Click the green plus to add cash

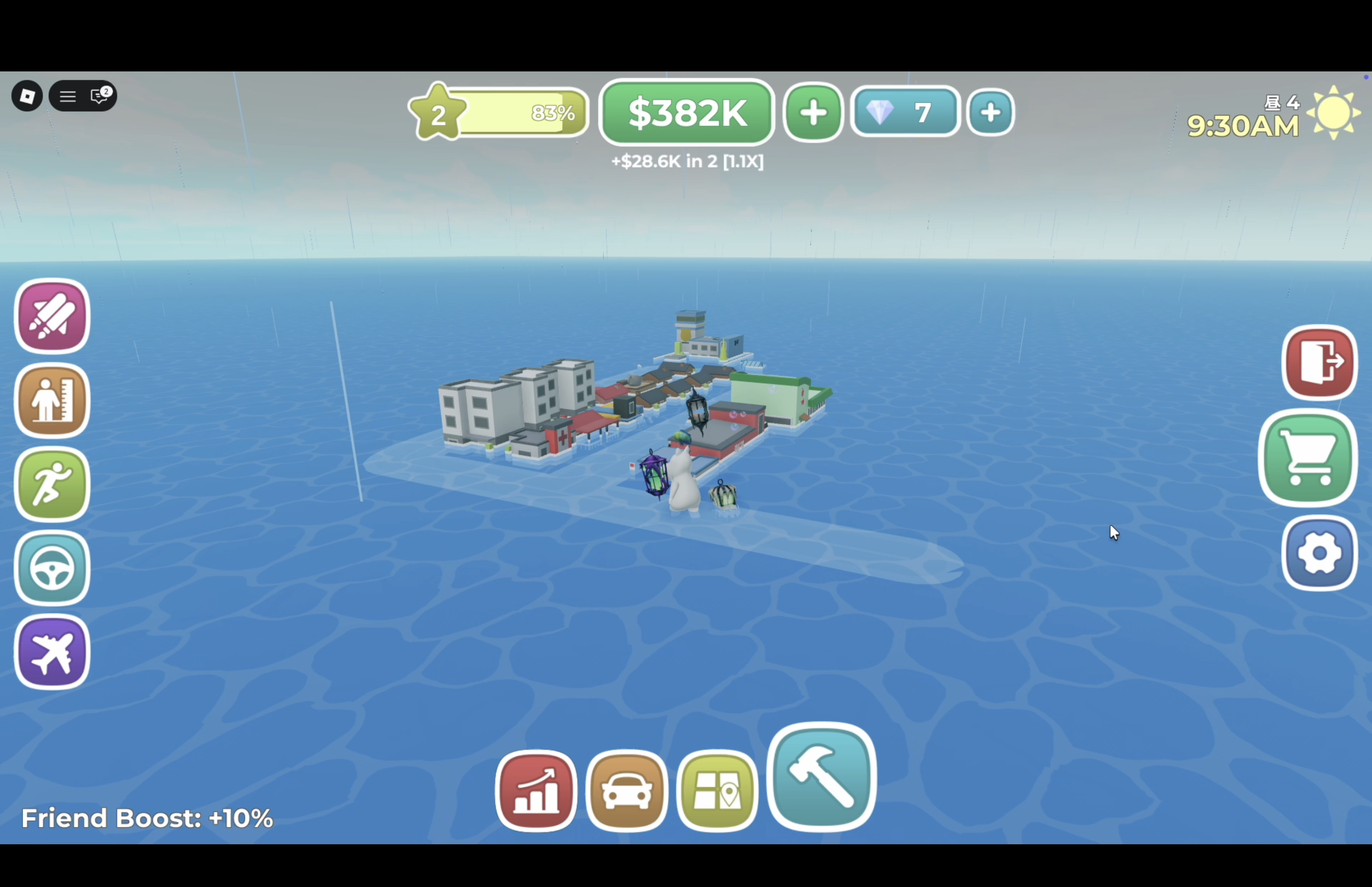pos(813,112)
